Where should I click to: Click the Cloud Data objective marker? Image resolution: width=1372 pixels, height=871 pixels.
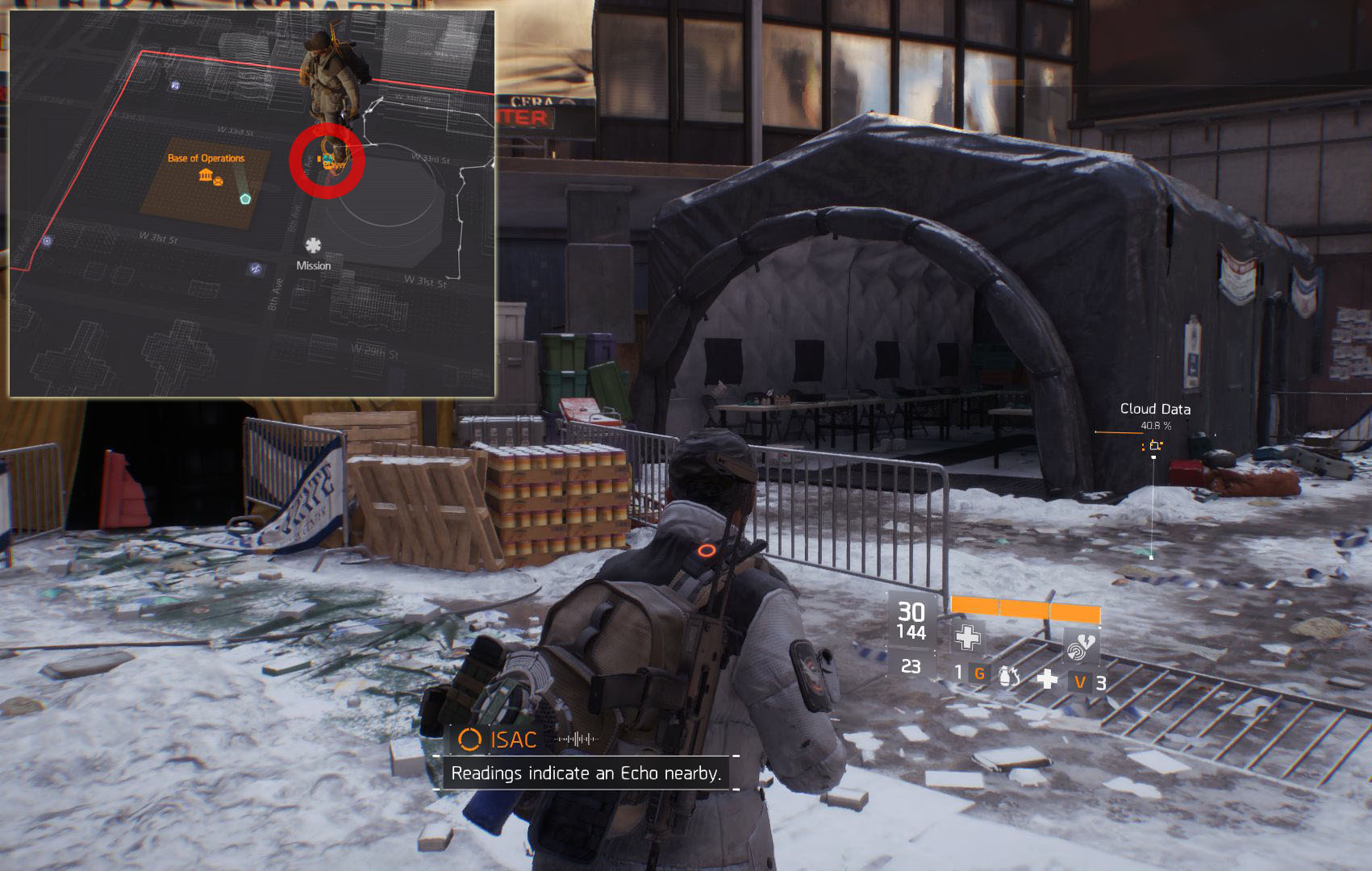point(1154,445)
